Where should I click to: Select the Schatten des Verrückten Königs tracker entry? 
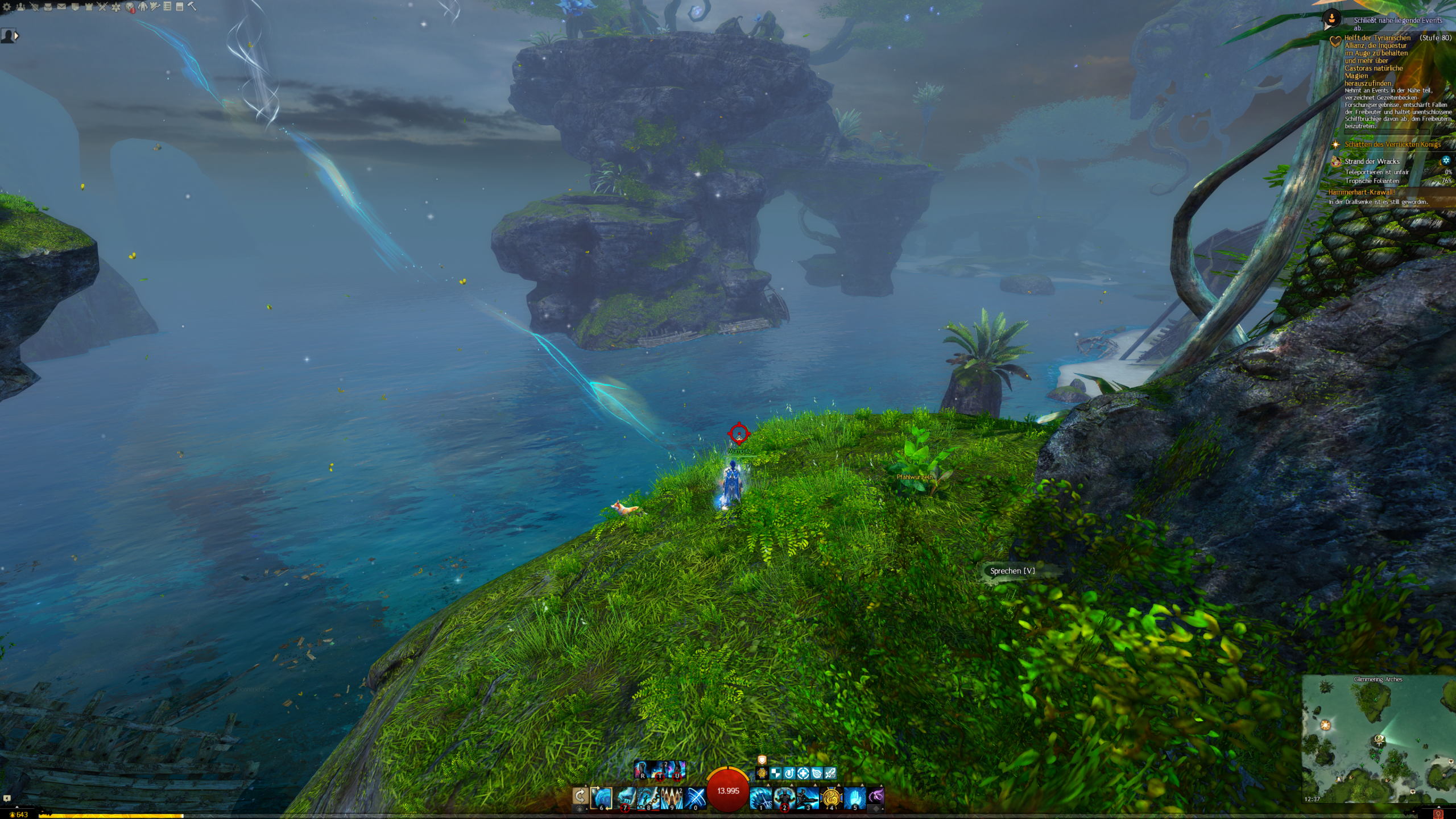point(1392,144)
